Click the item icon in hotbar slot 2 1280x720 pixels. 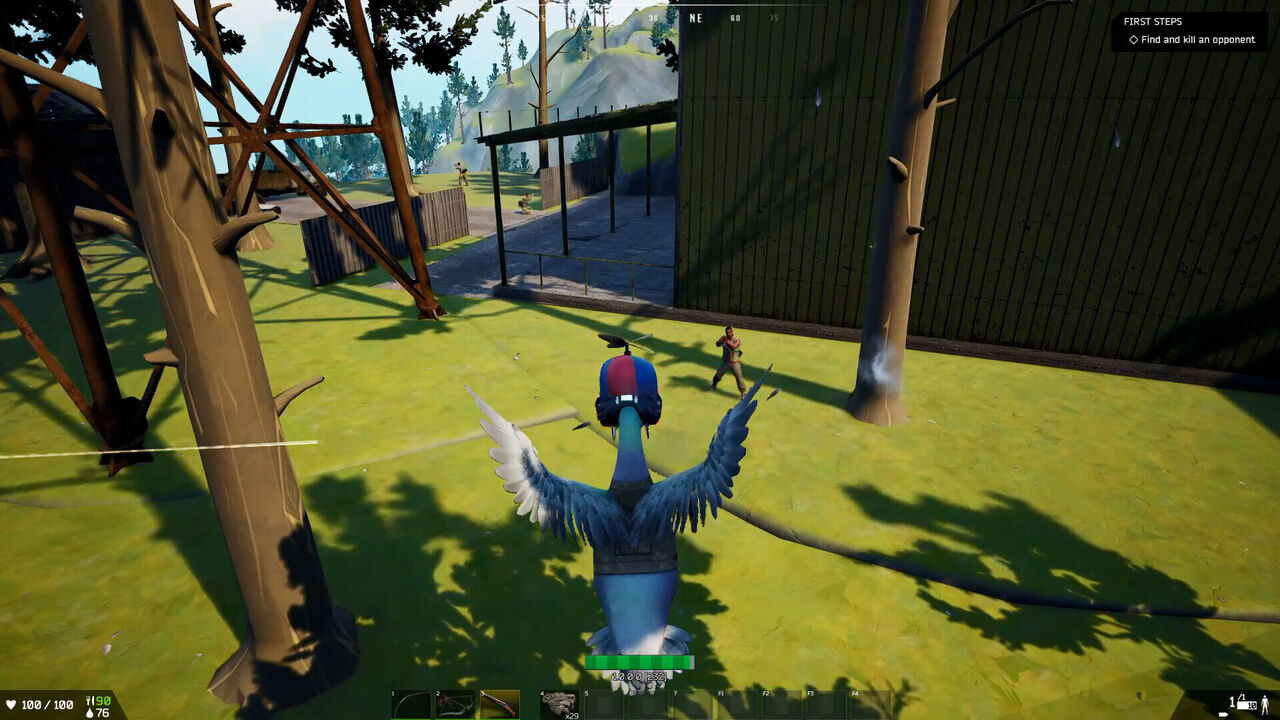455,700
